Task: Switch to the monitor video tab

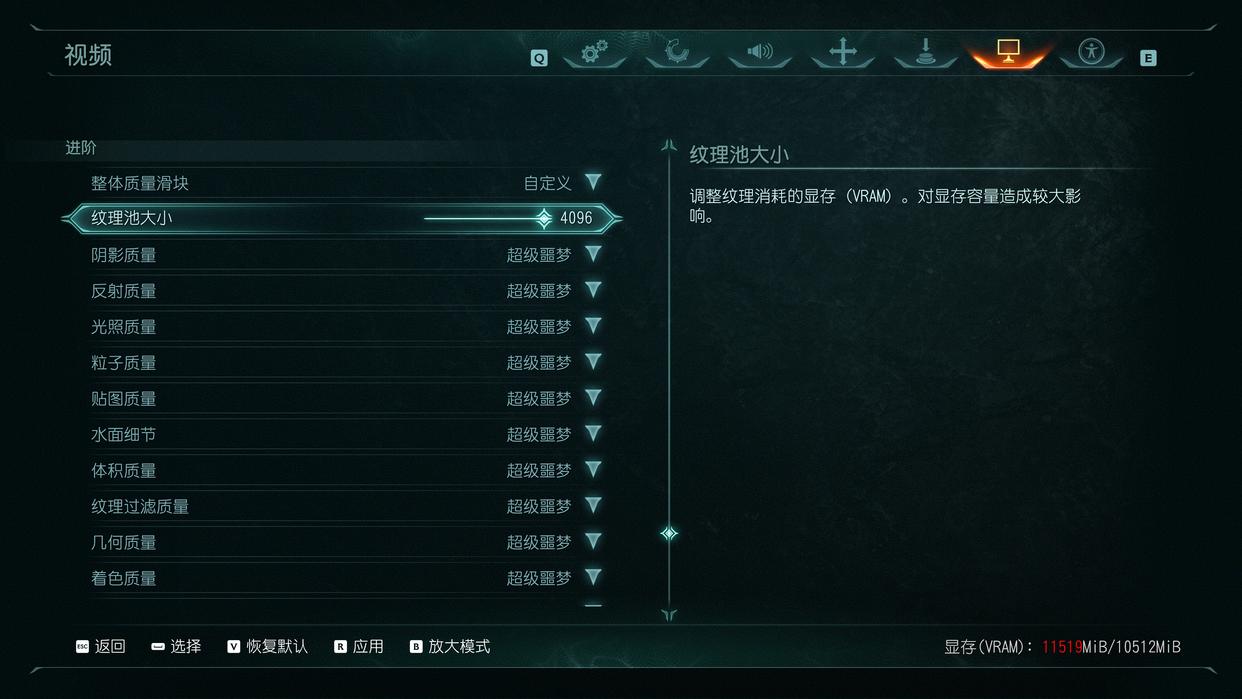Action: point(1008,52)
